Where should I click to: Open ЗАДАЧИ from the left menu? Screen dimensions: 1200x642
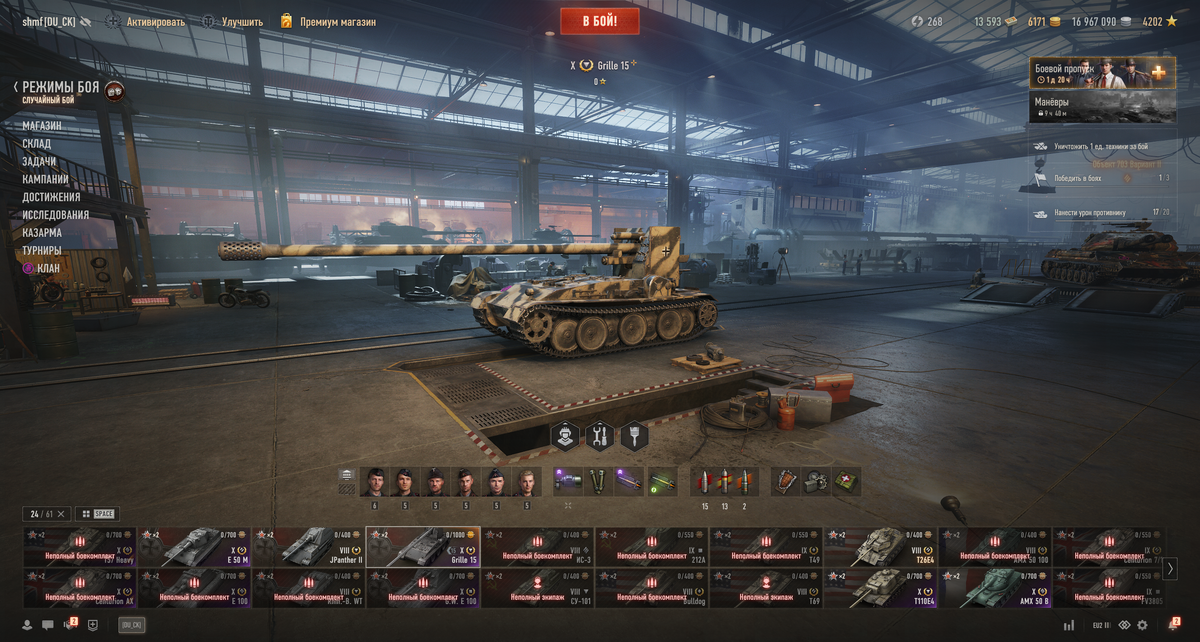40,161
